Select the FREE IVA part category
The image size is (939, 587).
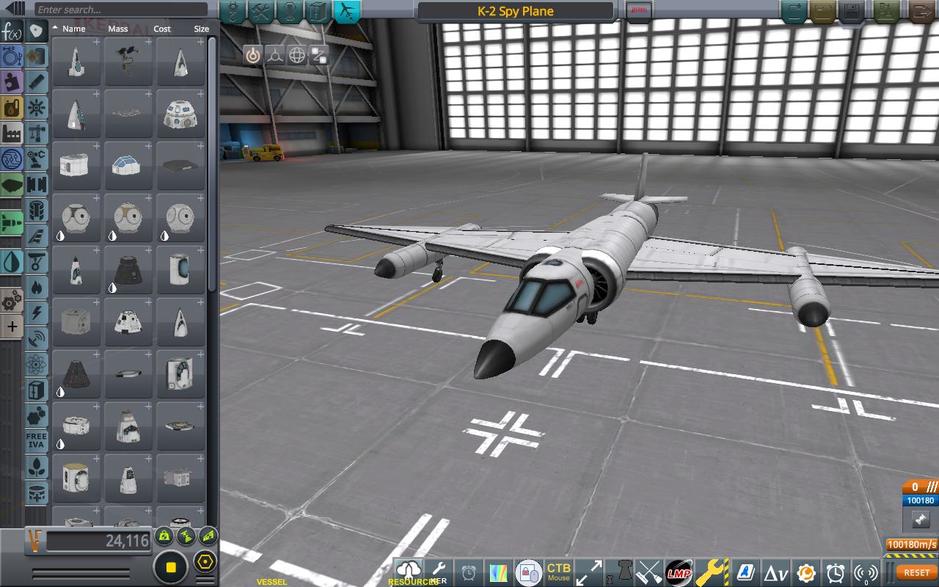[x=37, y=442]
